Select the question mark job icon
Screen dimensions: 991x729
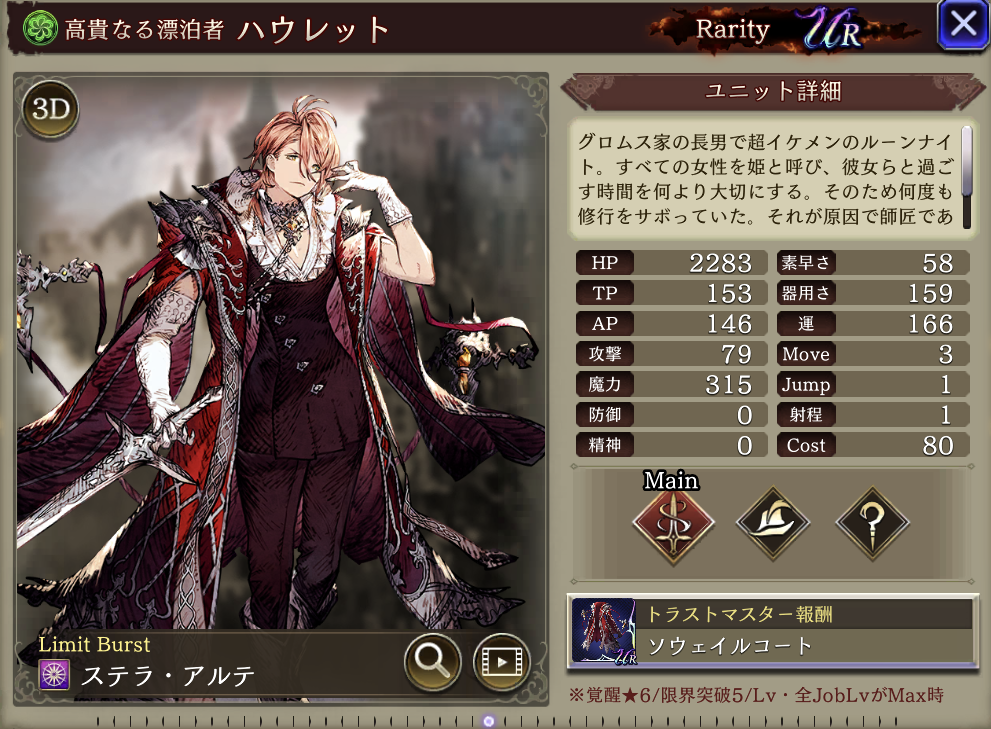[x=872, y=521]
